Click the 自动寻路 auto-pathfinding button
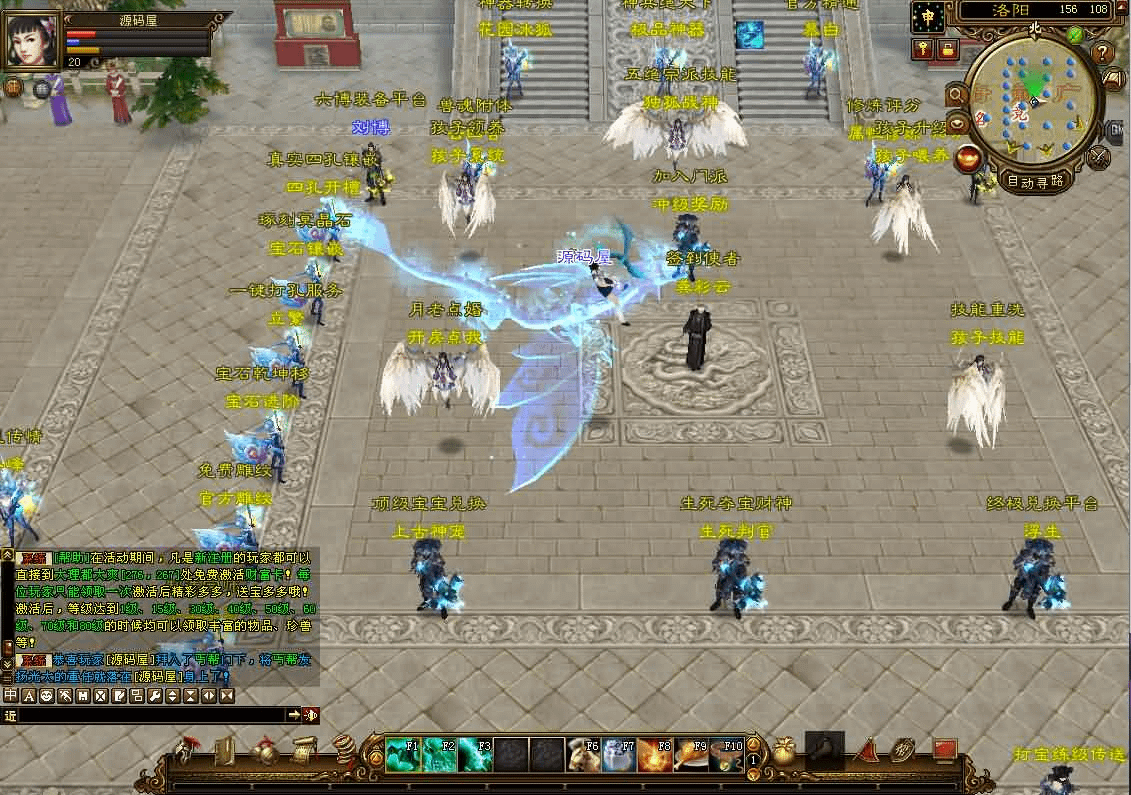 point(1035,182)
